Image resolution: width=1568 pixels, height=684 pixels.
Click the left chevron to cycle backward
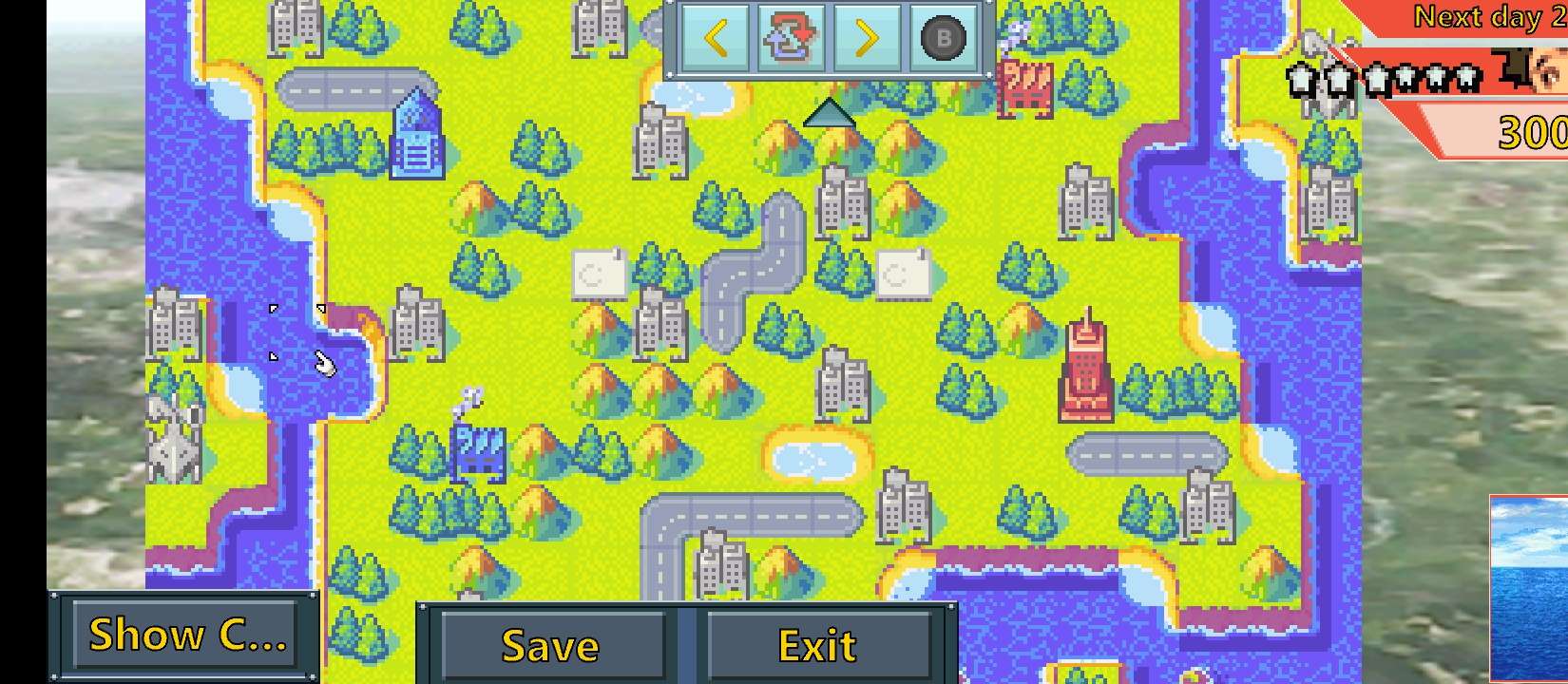(717, 38)
